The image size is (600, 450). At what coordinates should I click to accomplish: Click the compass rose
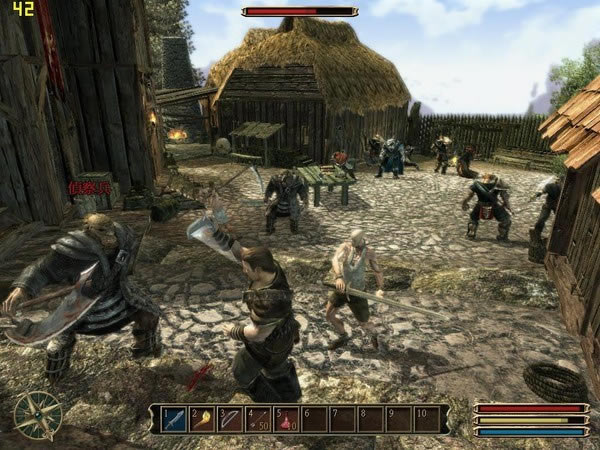click(38, 414)
